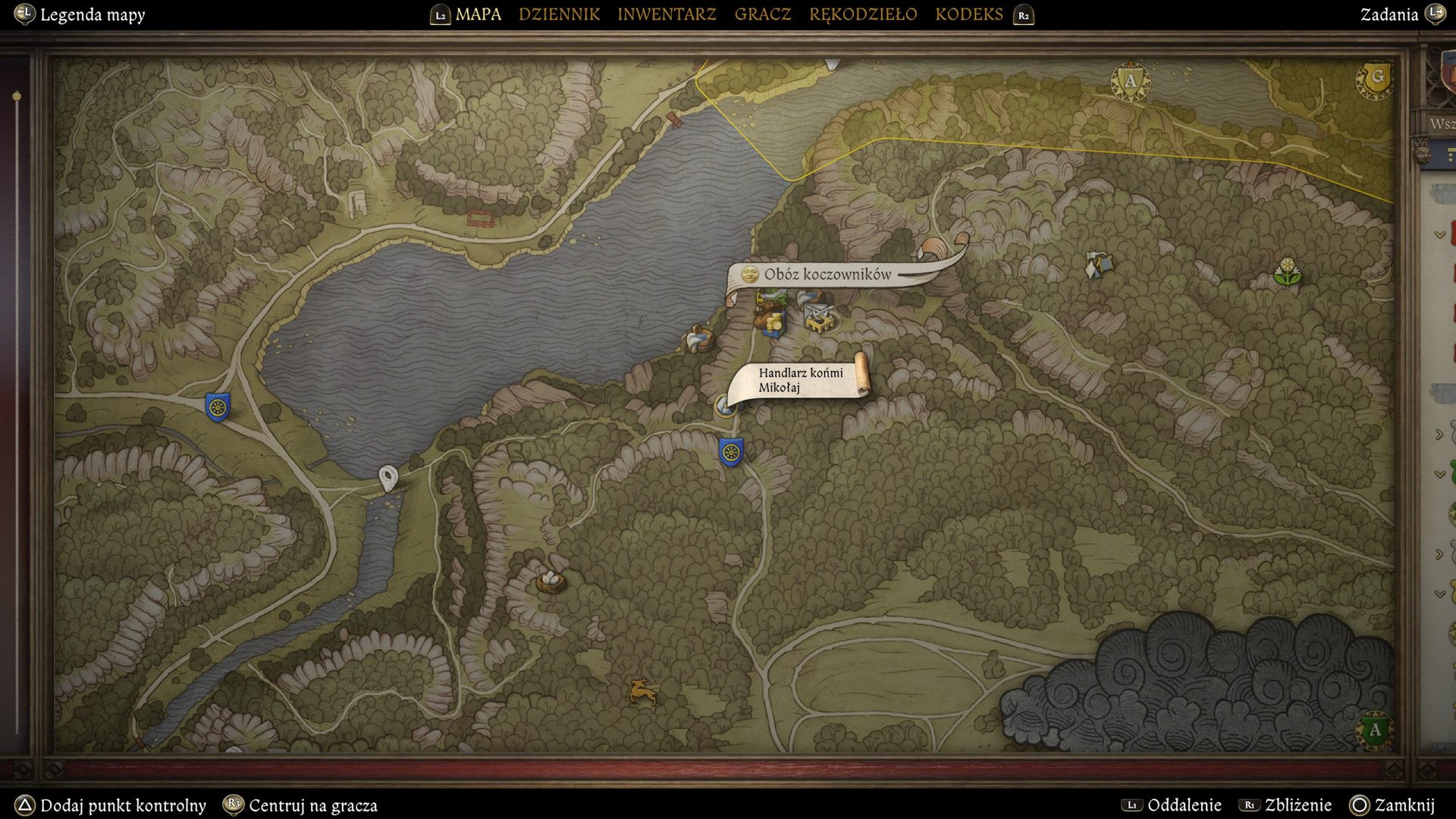Click the deer hunting spot marker
The width and height of the screenshot is (1456, 819).
642,691
